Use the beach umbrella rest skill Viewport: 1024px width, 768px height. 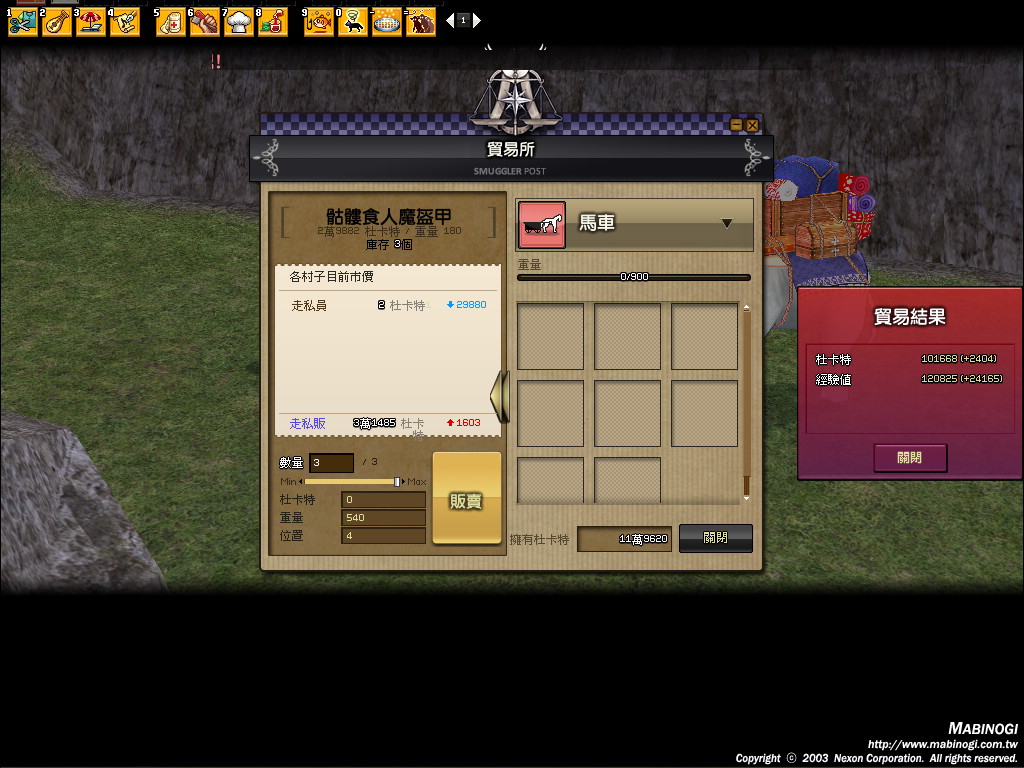point(91,21)
